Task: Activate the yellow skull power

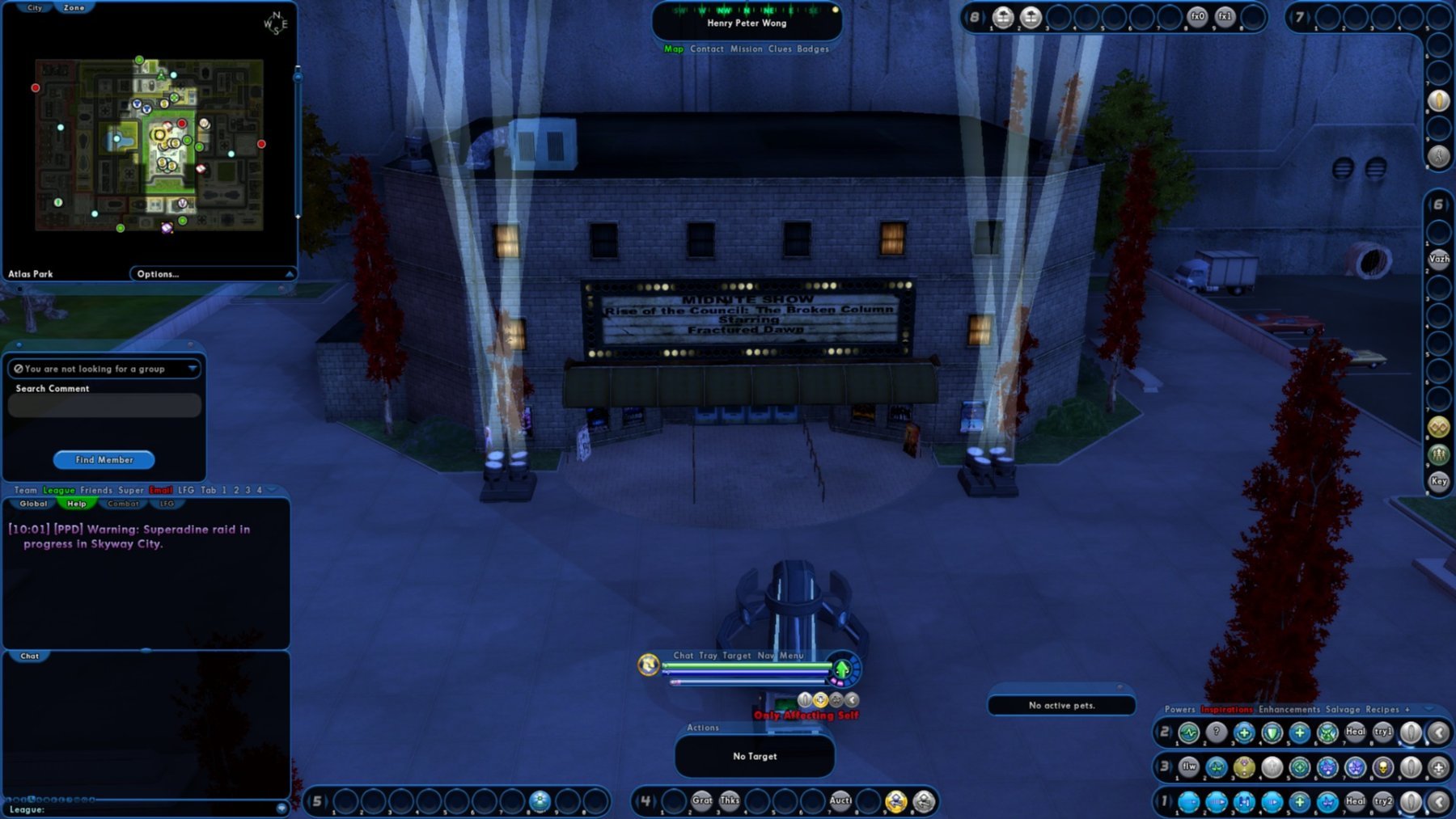Action: click(x=1383, y=767)
